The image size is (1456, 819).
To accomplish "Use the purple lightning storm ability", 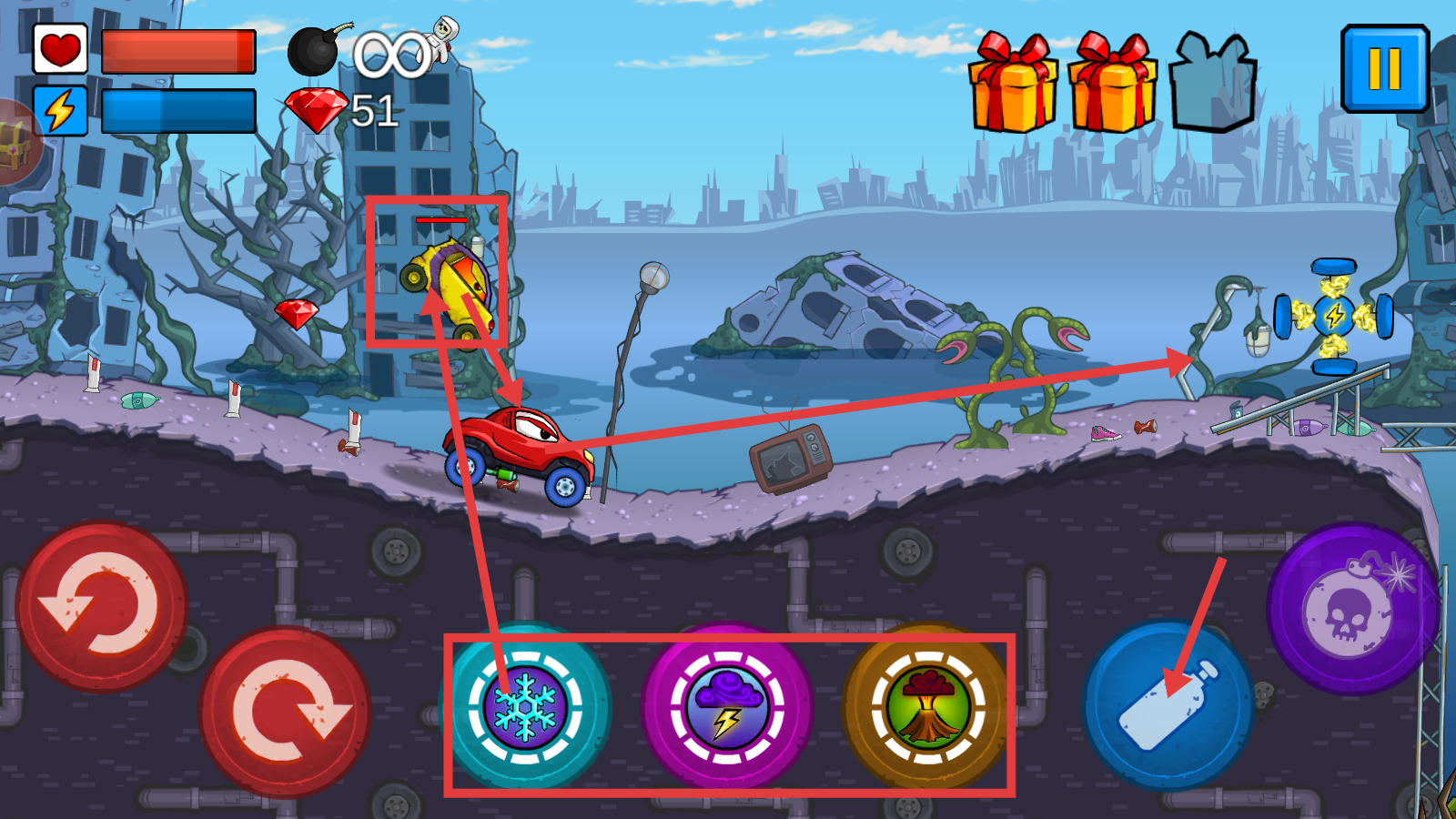I will tap(726, 707).
